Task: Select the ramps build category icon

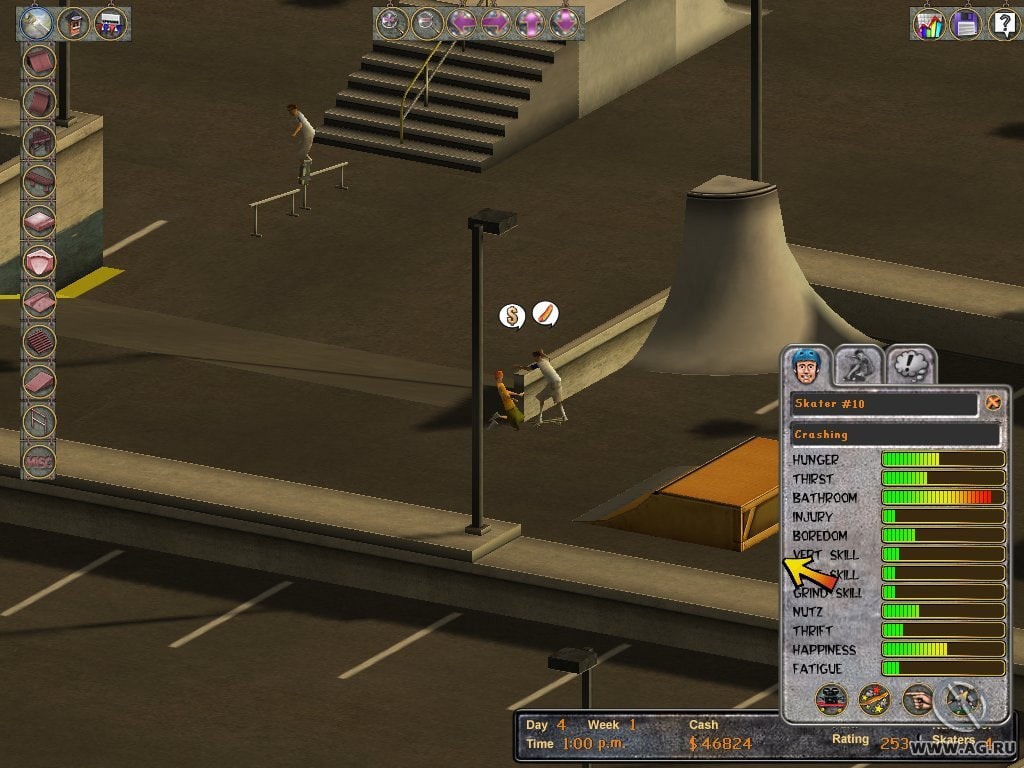Action: pos(36,23)
